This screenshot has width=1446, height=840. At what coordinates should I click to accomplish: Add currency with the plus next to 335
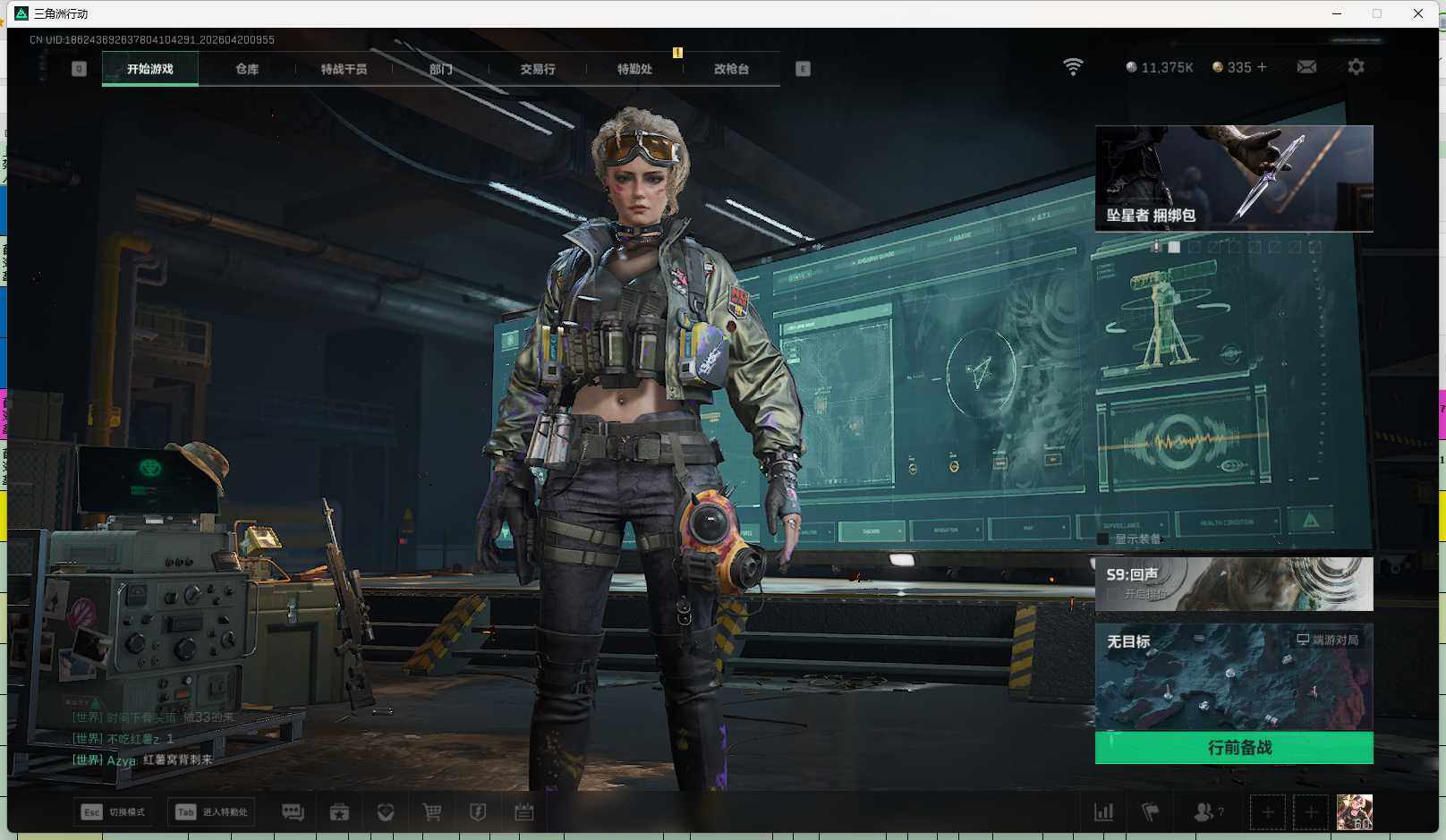(x=1263, y=67)
